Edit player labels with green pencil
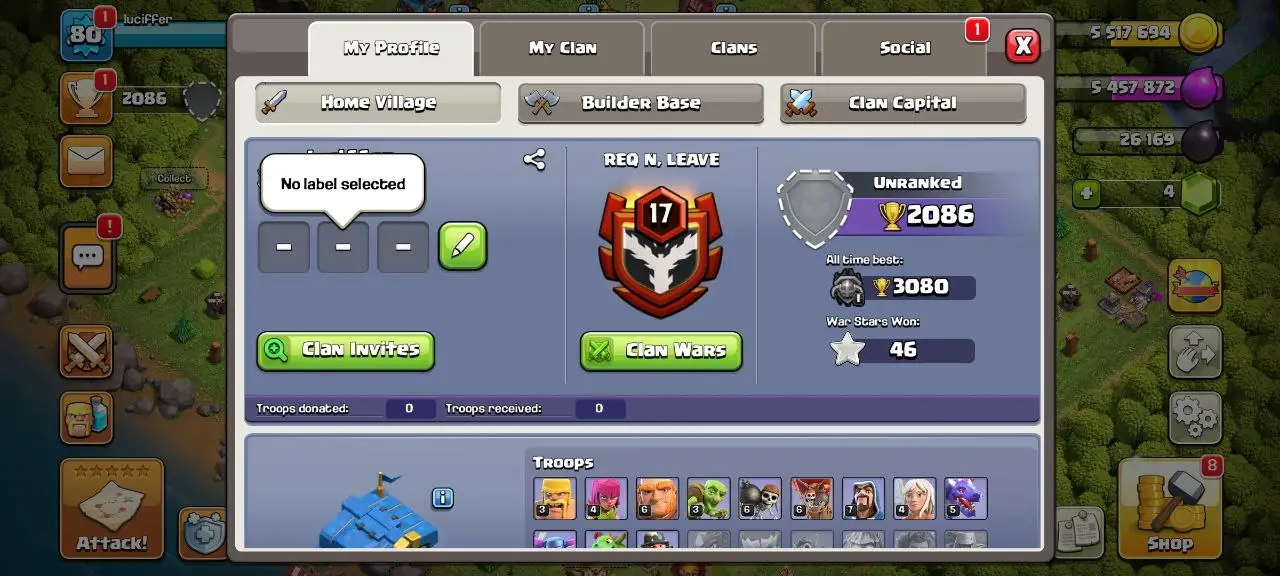 462,247
